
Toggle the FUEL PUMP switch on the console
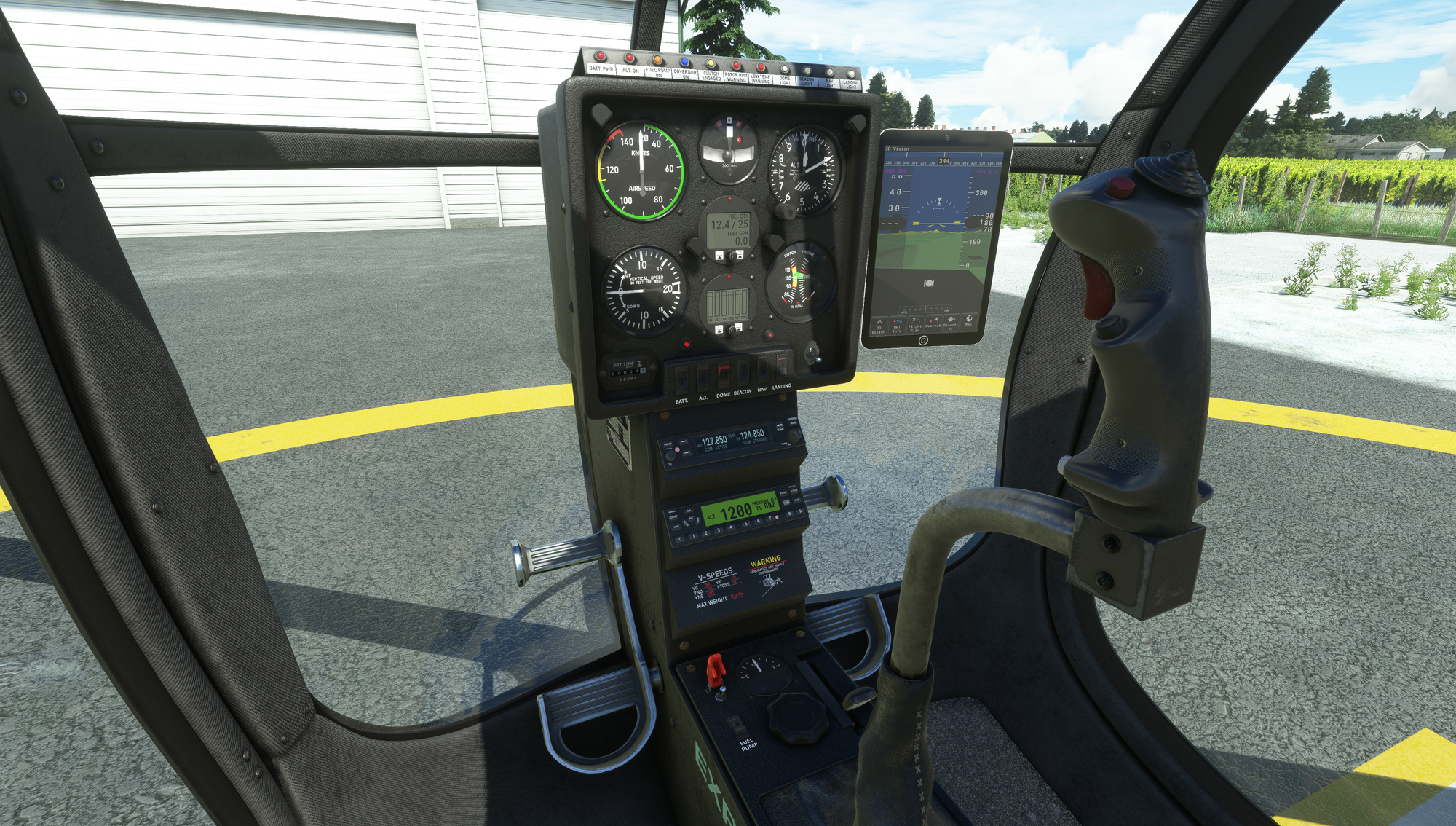click(737, 725)
